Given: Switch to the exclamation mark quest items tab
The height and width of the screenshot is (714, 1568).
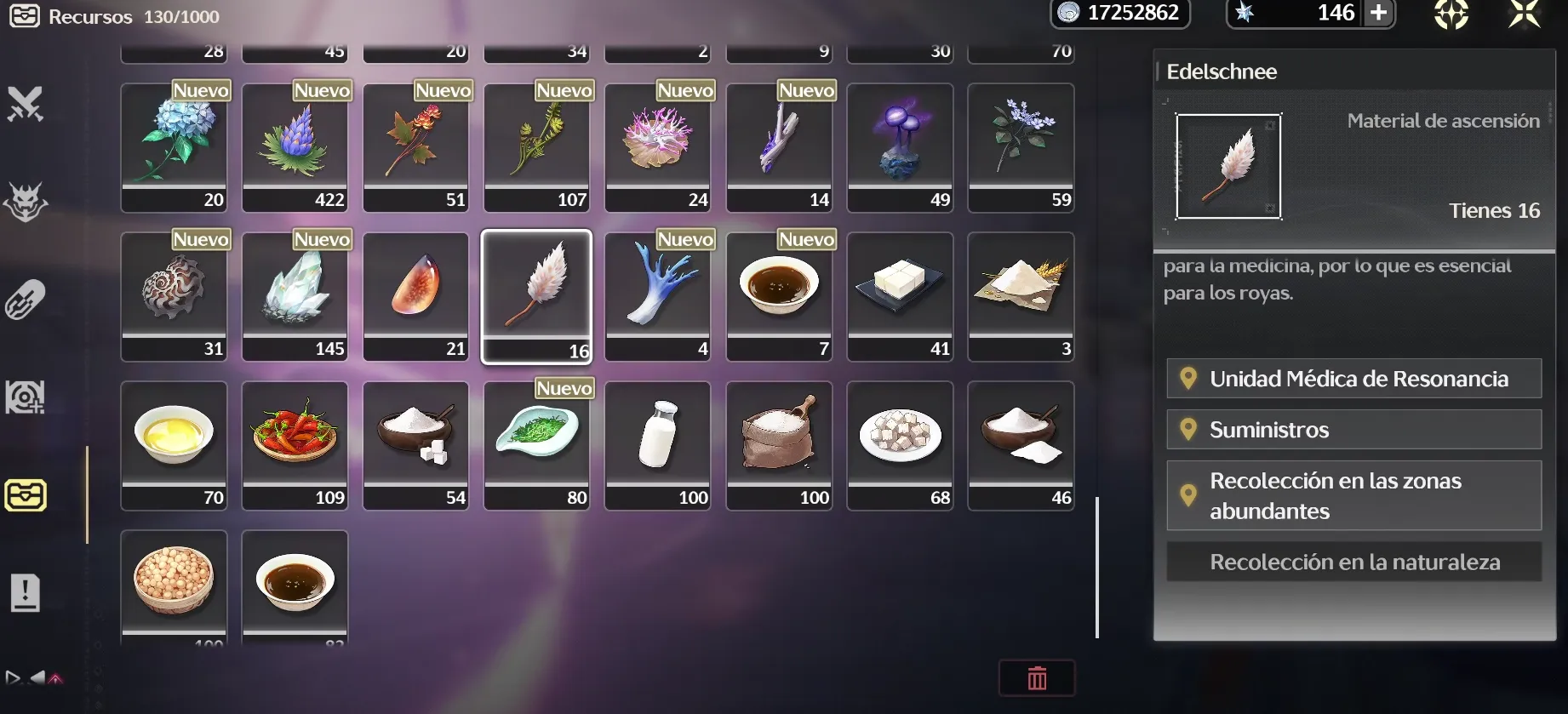Looking at the screenshot, I should (x=26, y=593).
